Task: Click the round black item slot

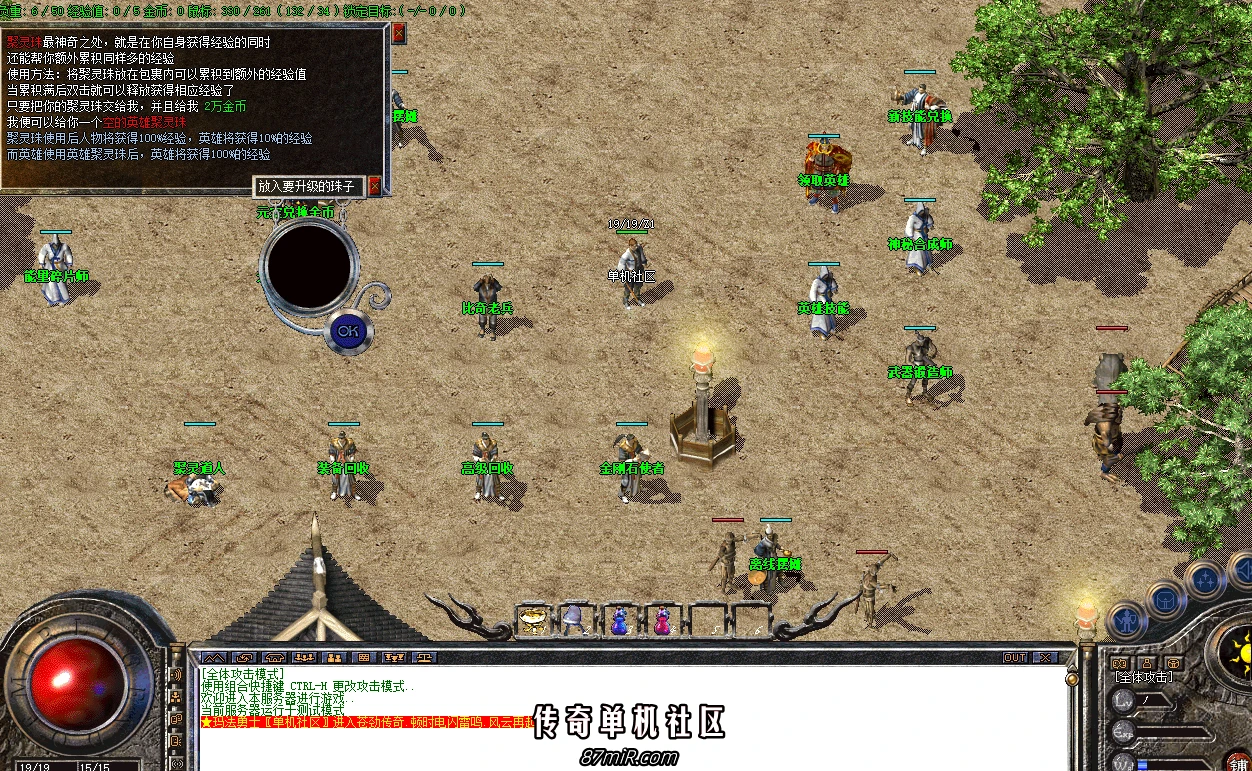Action: click(x=309, y=265)
